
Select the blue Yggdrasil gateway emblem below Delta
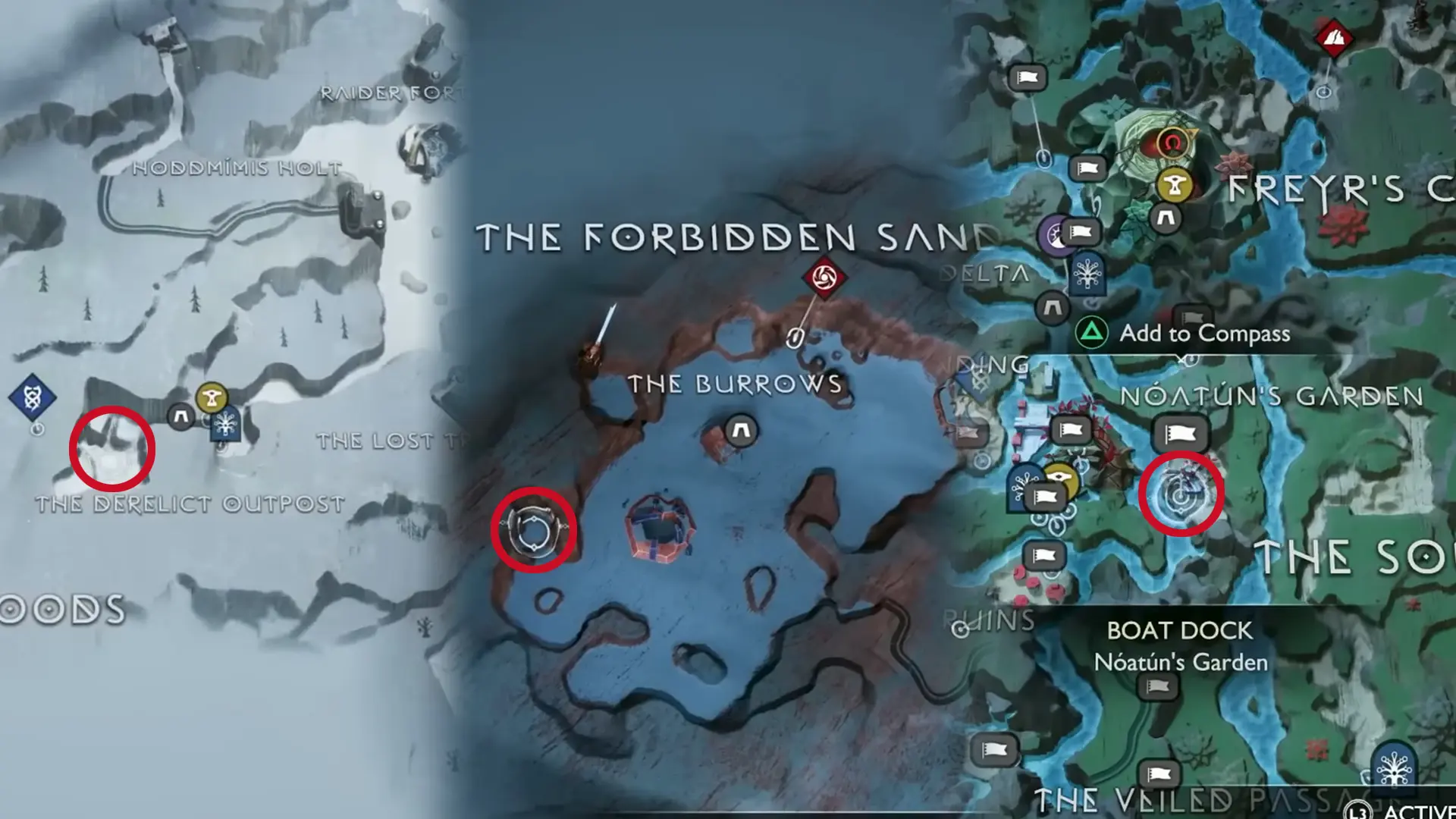[x=1087, y=274]
